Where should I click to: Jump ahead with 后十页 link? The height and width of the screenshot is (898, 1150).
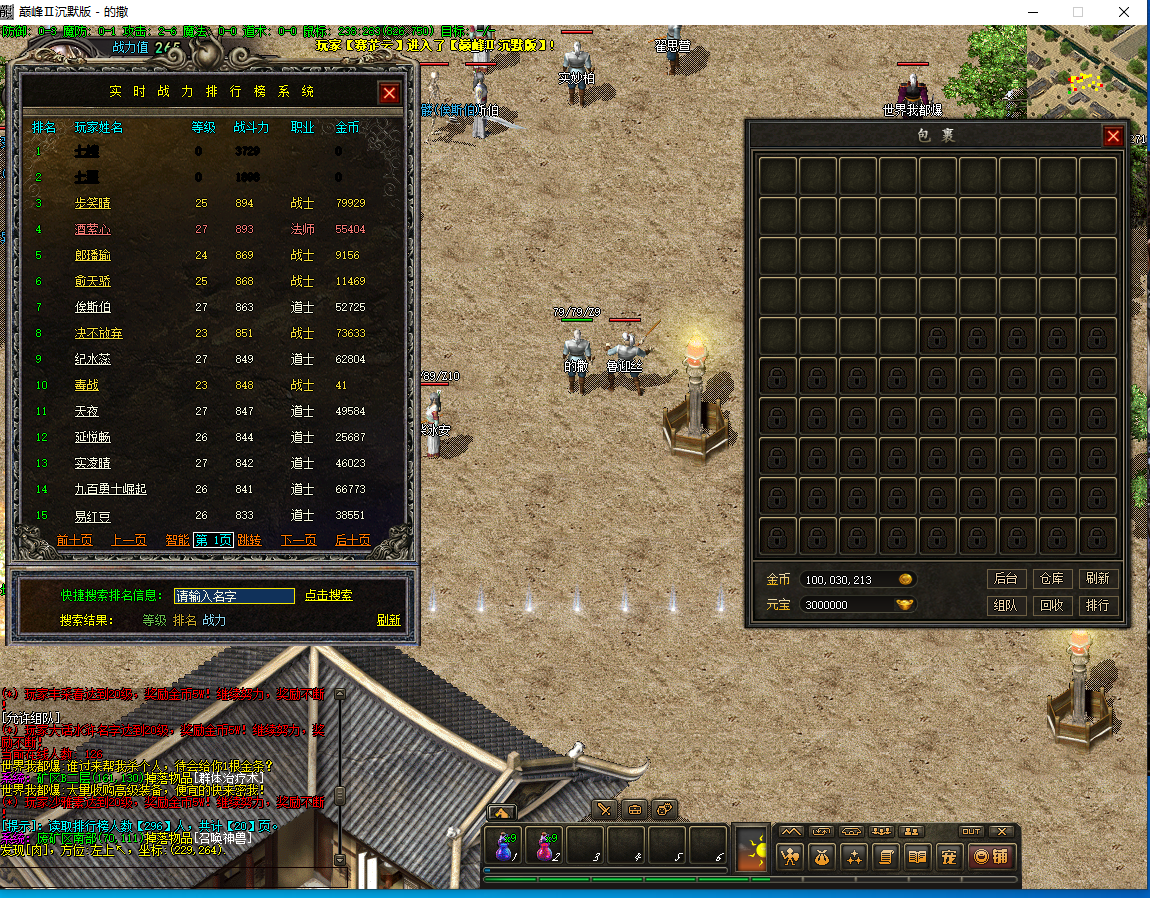tap(352, 540)
